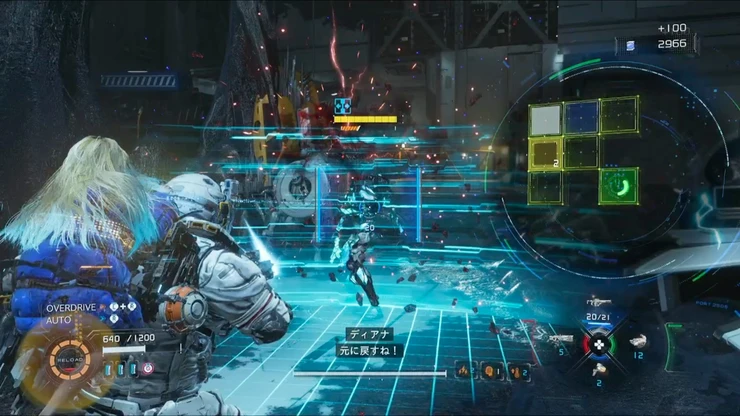Select the red circular item beside the cyan cells
Screen dimensions: 740x416
(147, 368)
